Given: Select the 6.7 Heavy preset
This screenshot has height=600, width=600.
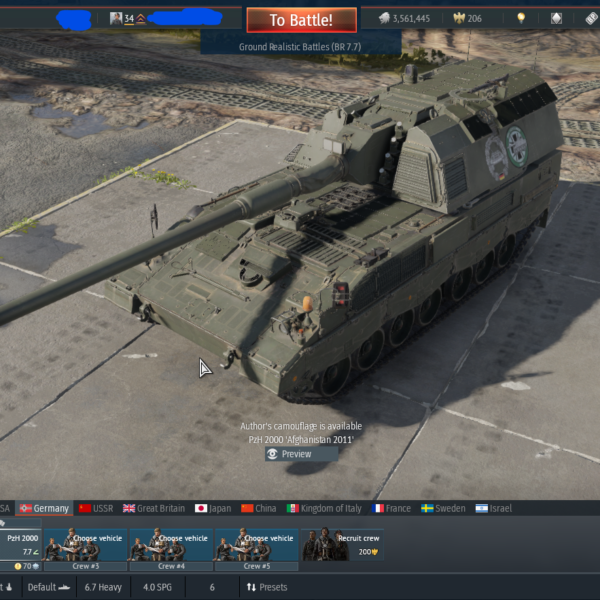Looking at the screenshot, I should (x=103, y=587).
